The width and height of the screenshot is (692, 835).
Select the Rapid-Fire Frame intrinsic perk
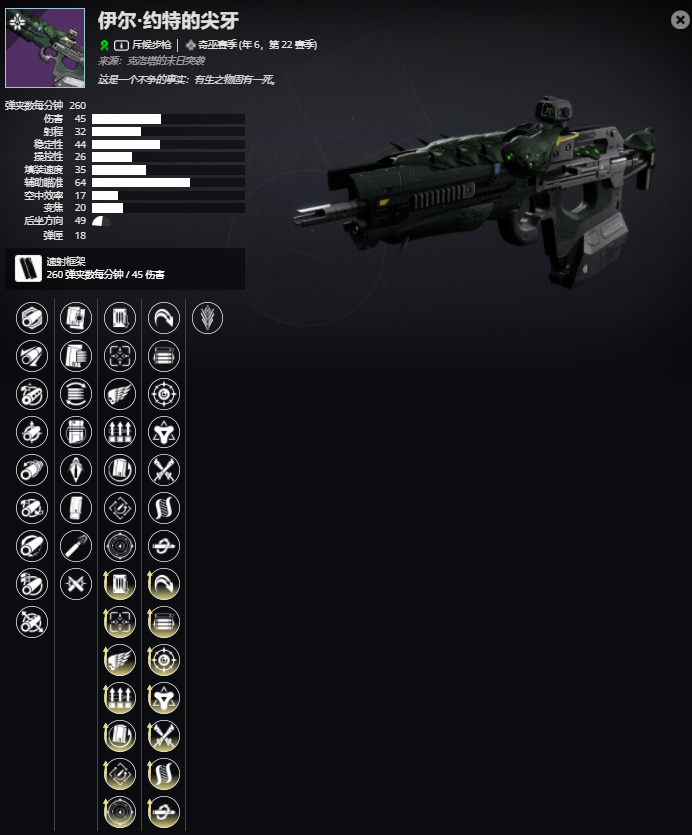pos(30,268)
